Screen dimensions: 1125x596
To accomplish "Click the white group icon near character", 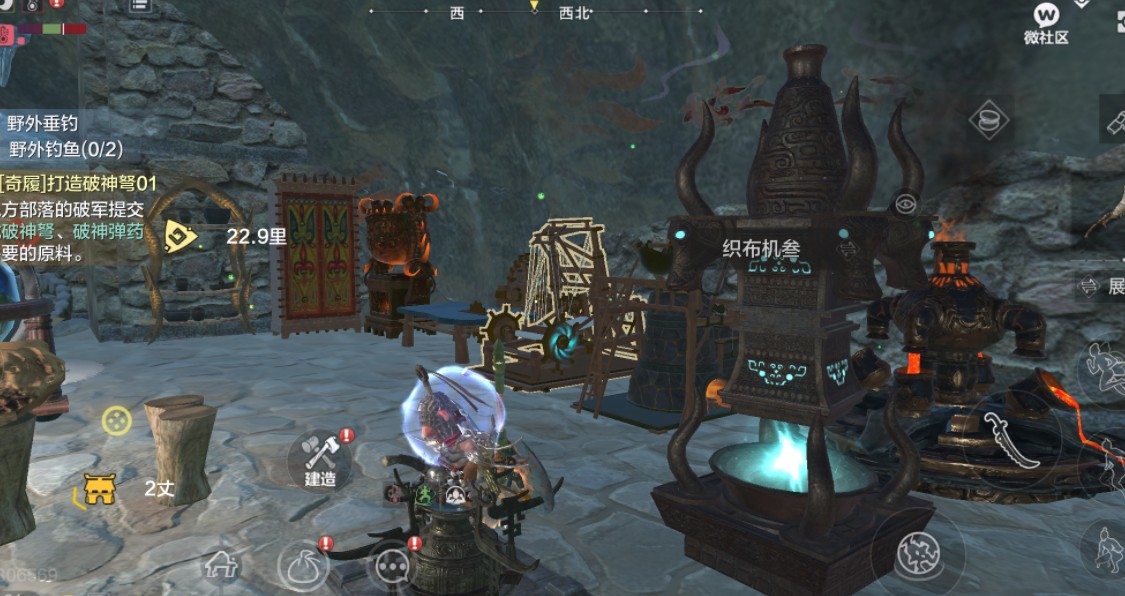I will tap(456, 494).
